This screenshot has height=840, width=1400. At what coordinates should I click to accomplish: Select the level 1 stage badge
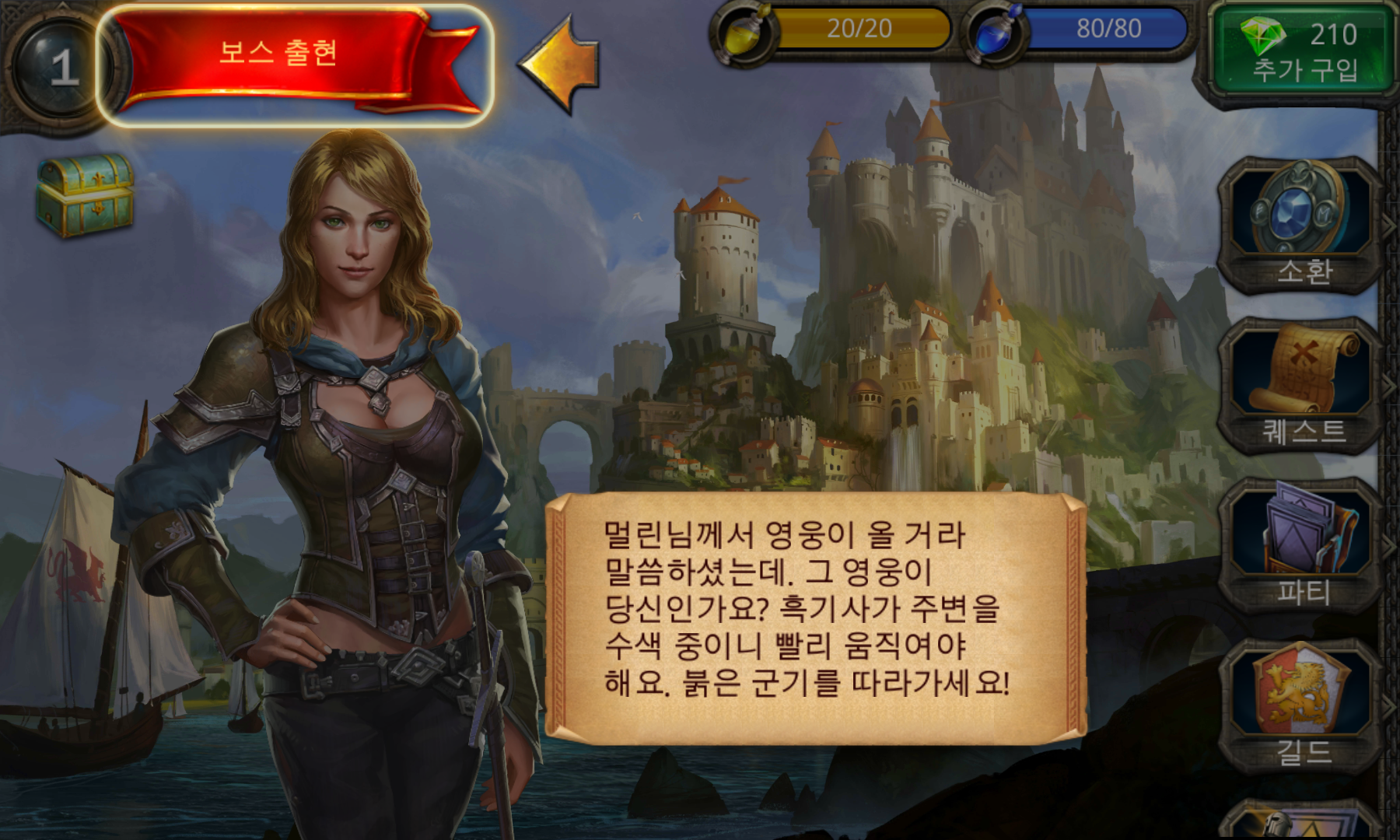(56, 66)
